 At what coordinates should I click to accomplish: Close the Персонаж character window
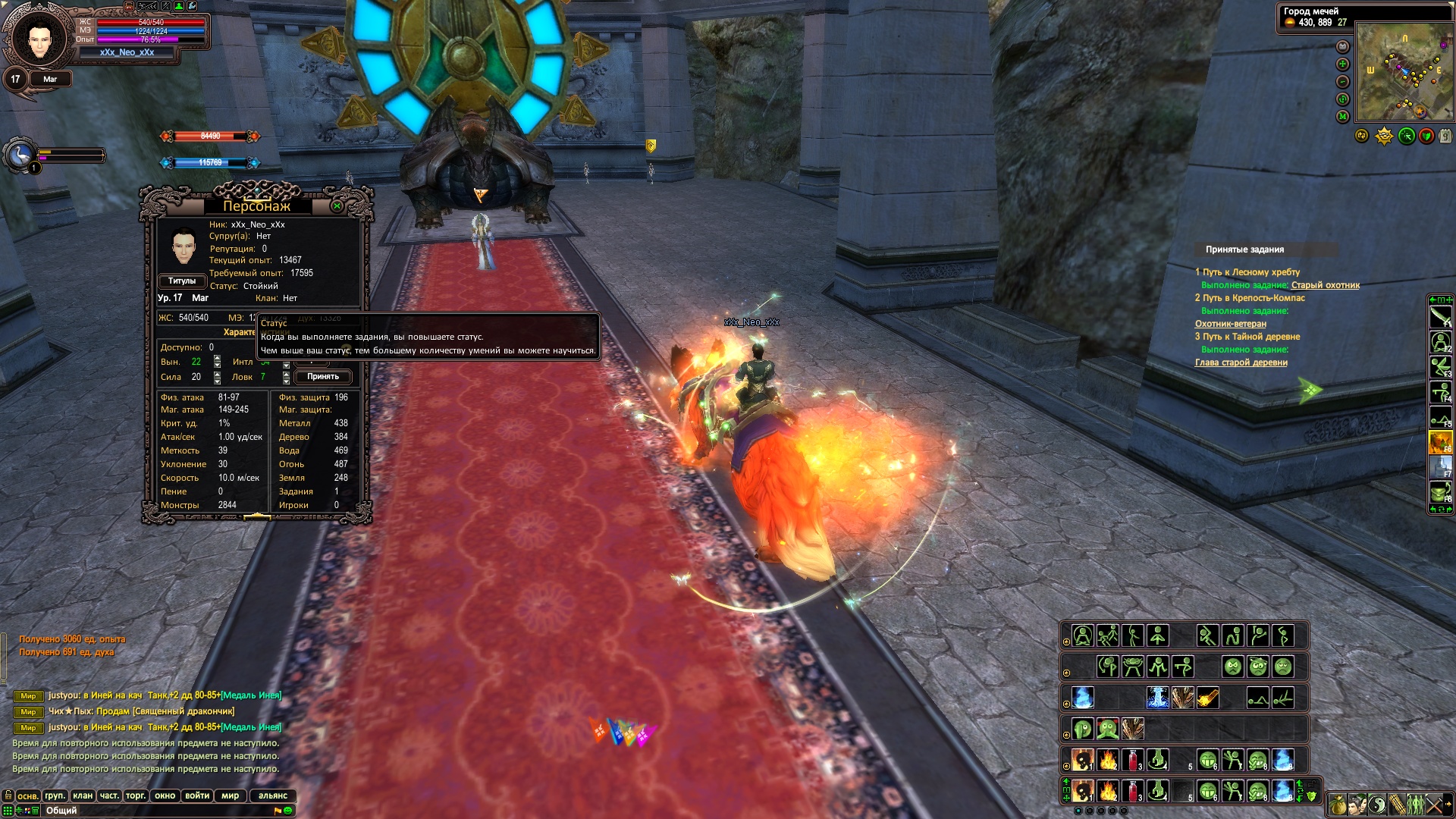click(337, 206)
